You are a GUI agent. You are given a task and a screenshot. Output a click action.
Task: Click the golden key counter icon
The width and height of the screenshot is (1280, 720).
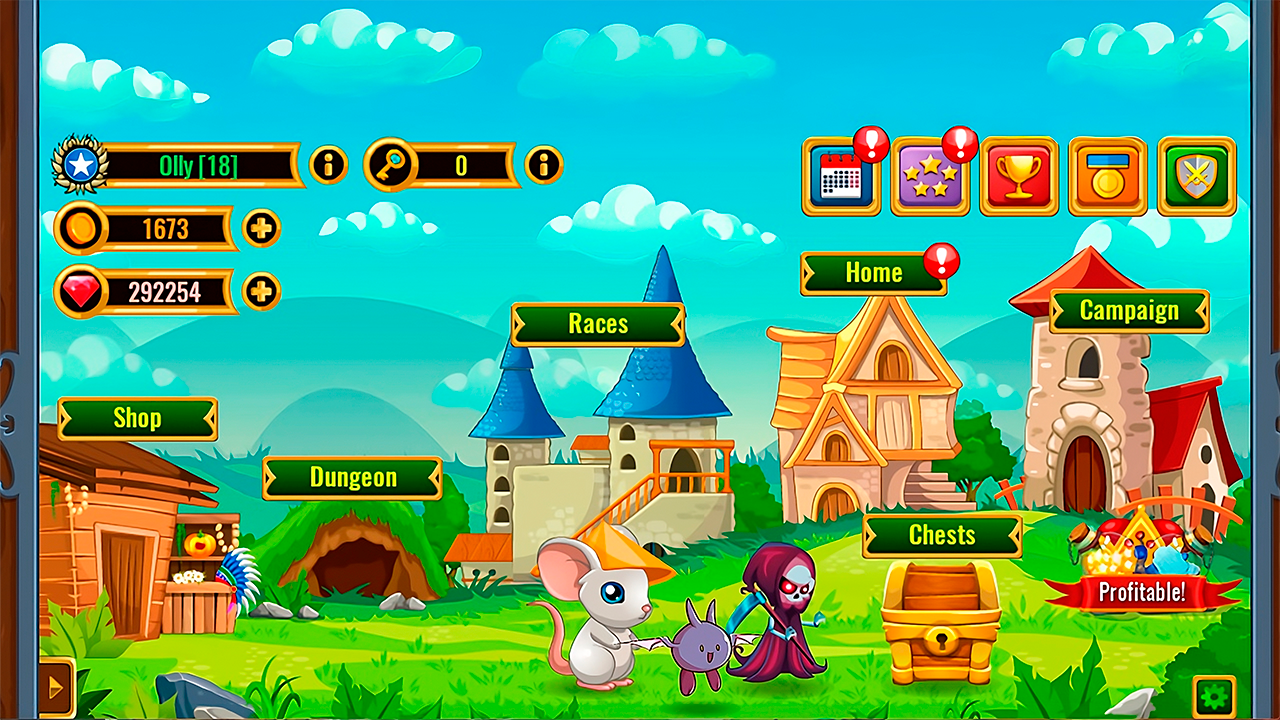click(390, 165)
